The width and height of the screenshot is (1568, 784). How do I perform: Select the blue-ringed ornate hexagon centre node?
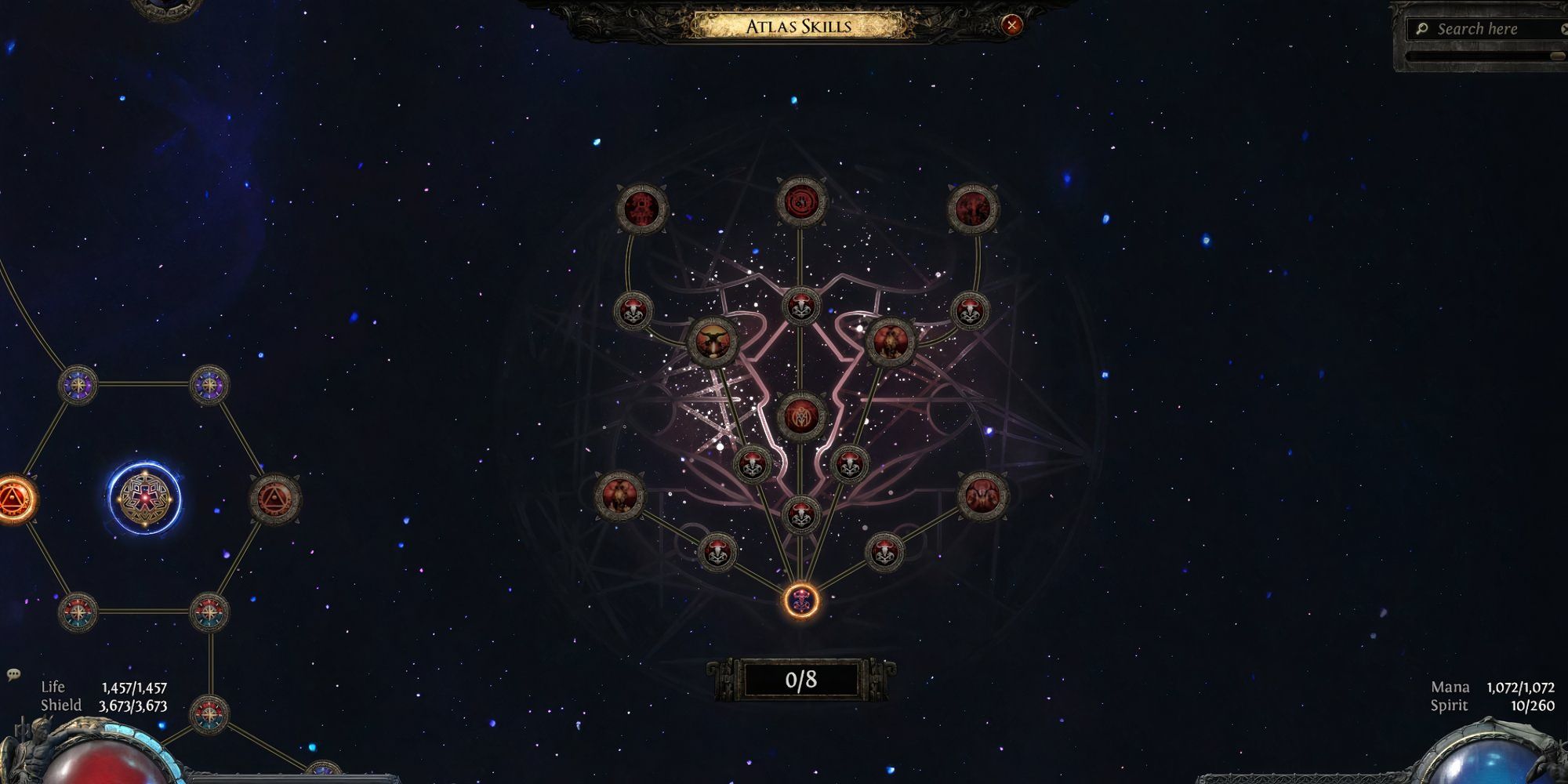click(144, 497)
